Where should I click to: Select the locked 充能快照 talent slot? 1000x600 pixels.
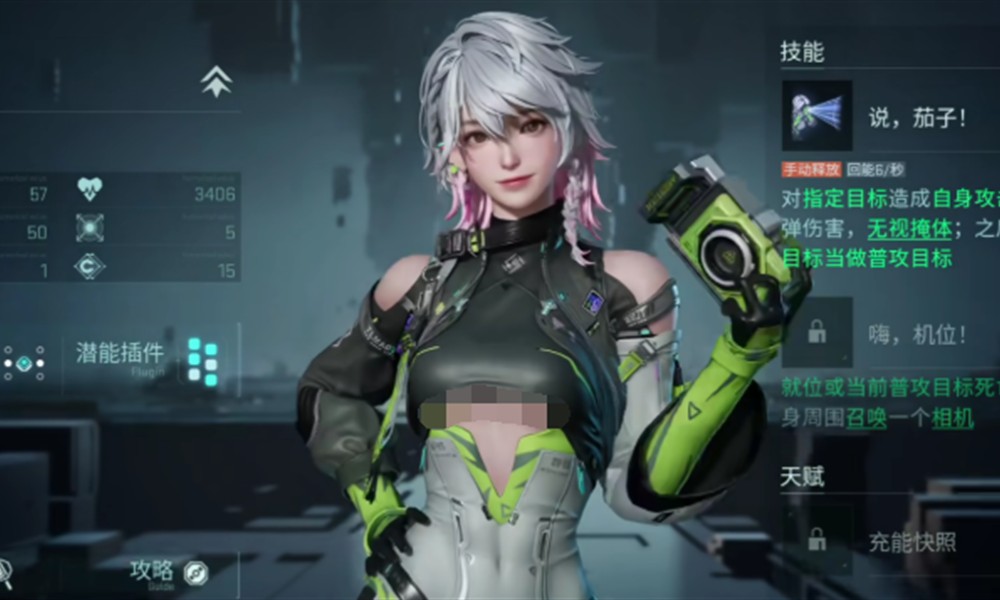817,541
